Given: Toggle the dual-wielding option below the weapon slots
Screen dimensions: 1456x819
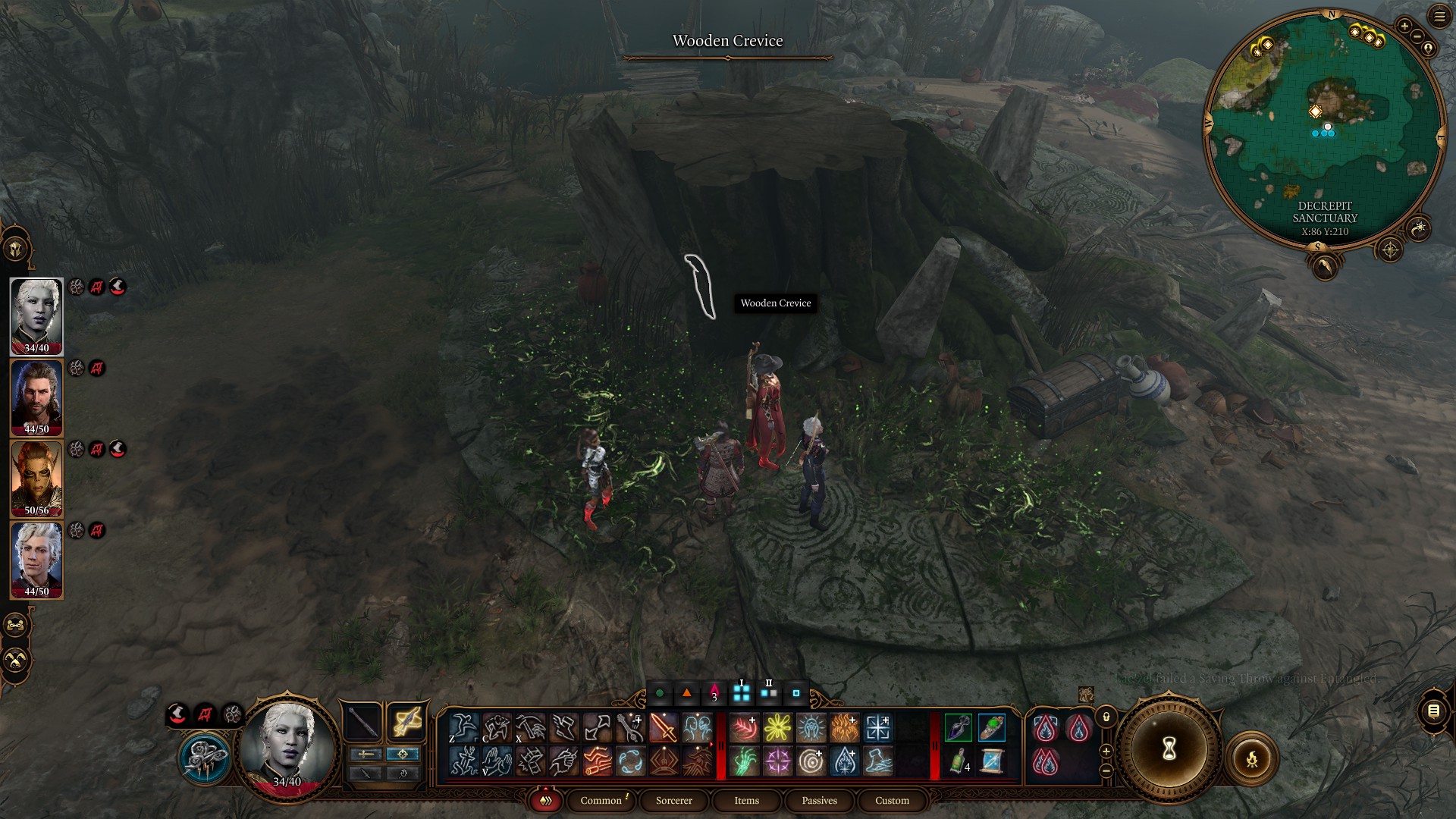Looking at the screenshot, I should (x=365, y=773).
